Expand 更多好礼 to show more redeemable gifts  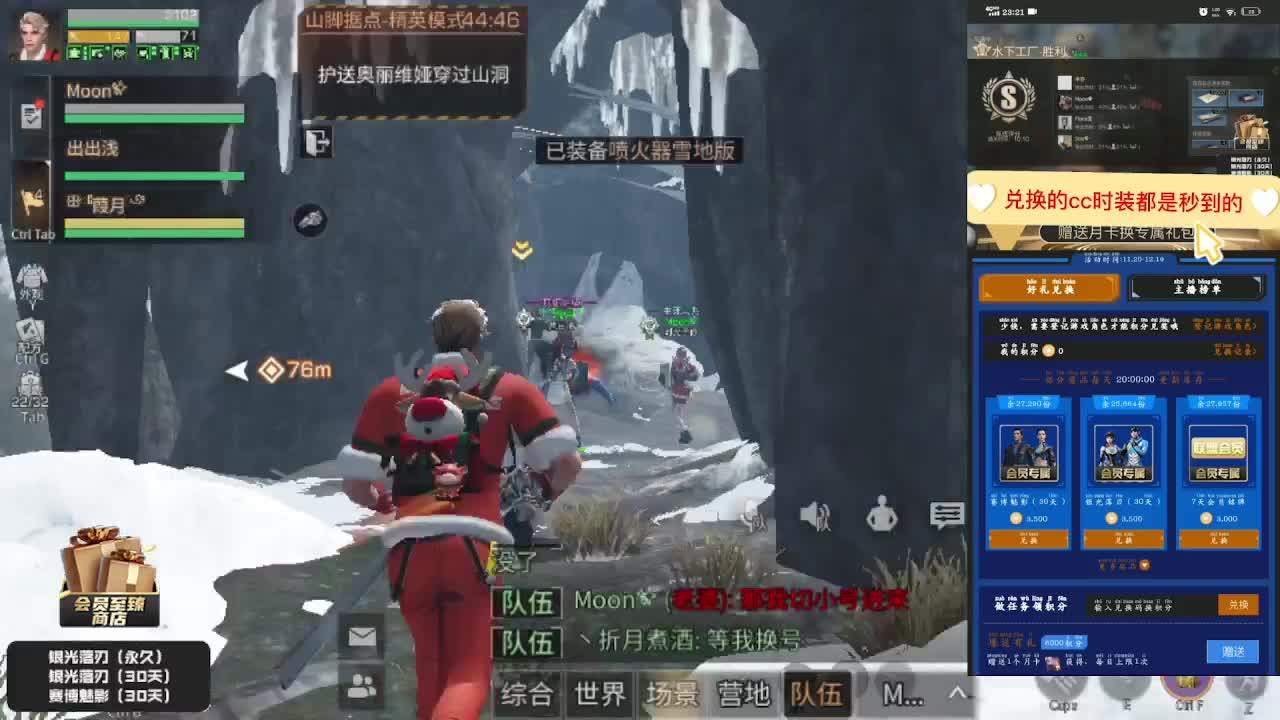1126,562
